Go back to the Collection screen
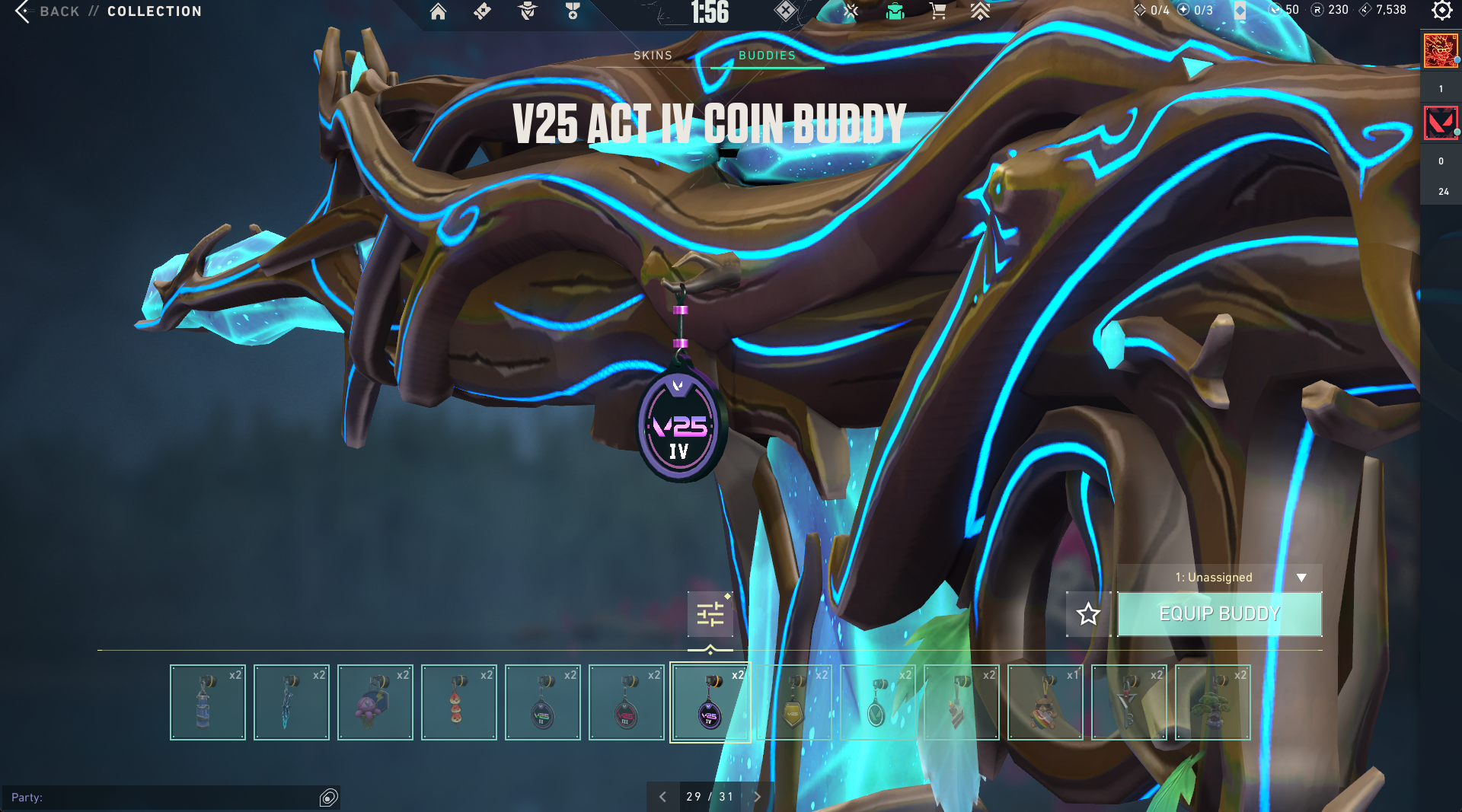Viewport: 1462px width, 812px height. click(46, 11)
